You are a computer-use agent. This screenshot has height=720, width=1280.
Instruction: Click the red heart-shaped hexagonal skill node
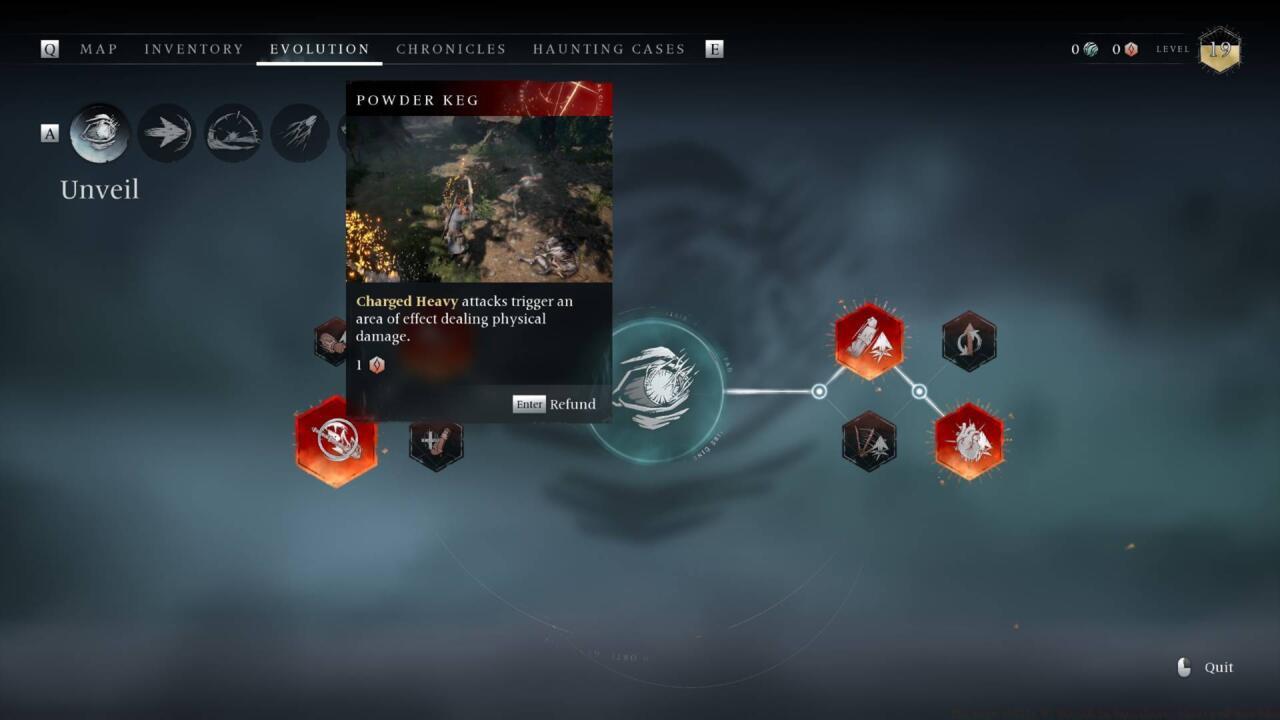pyautogui.click(x=968, y=440)
